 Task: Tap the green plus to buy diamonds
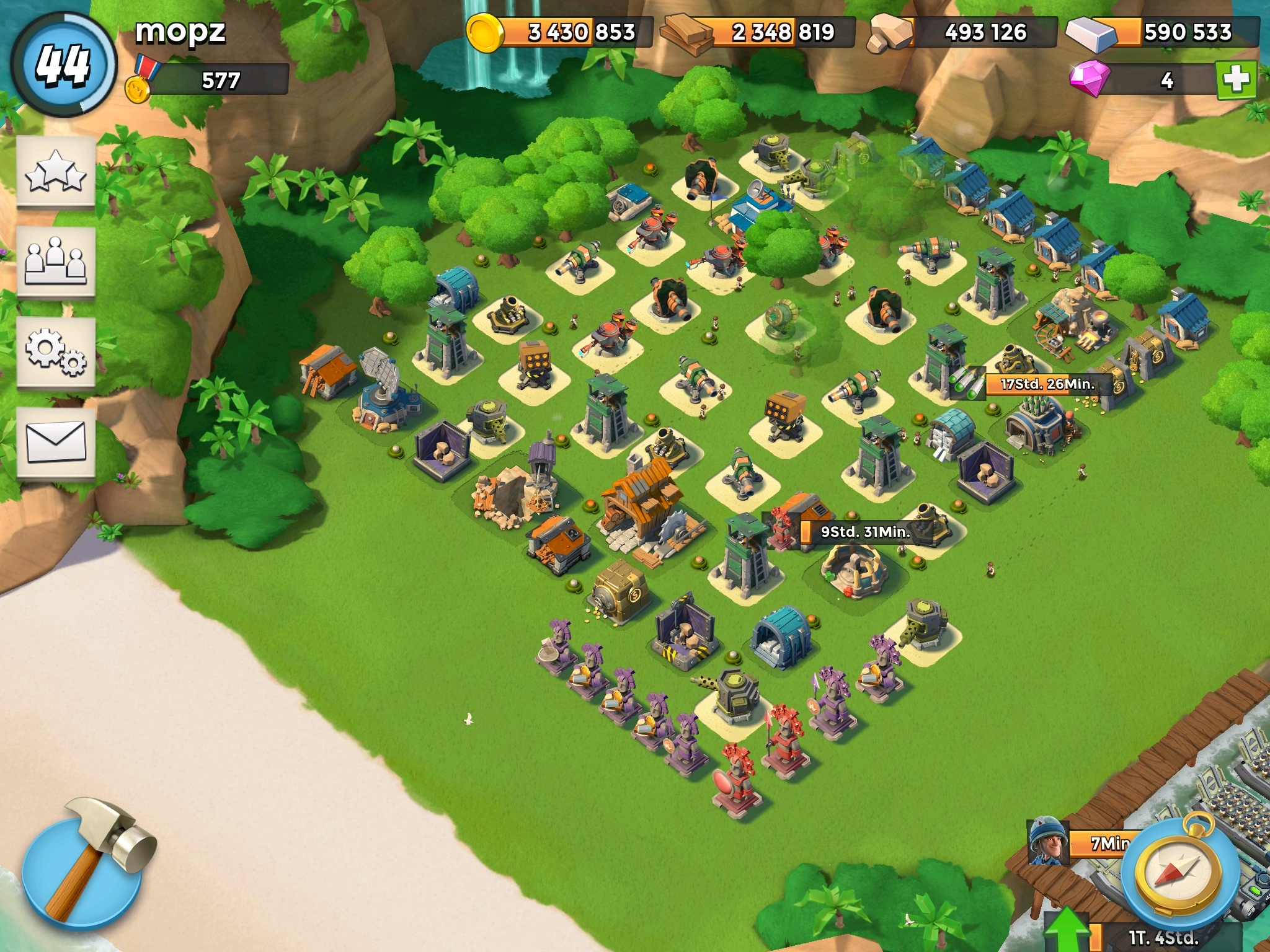(1236, 80)
